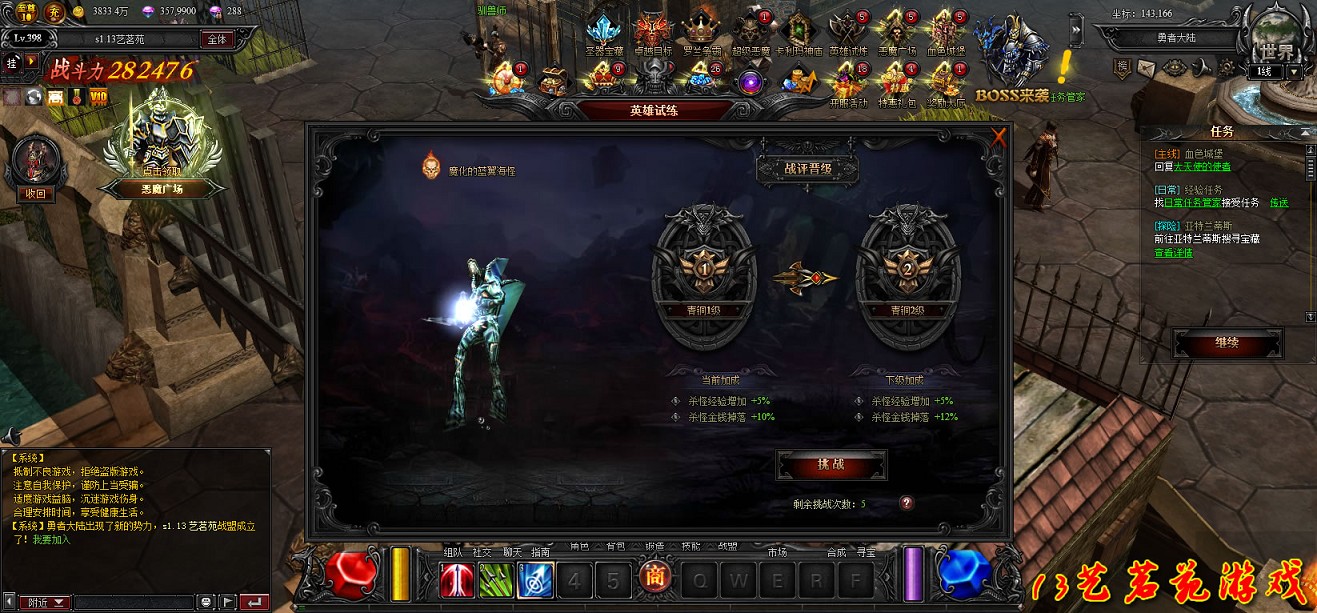
Task: Open the 血色城堡 event icon
Action: point(945,31)
